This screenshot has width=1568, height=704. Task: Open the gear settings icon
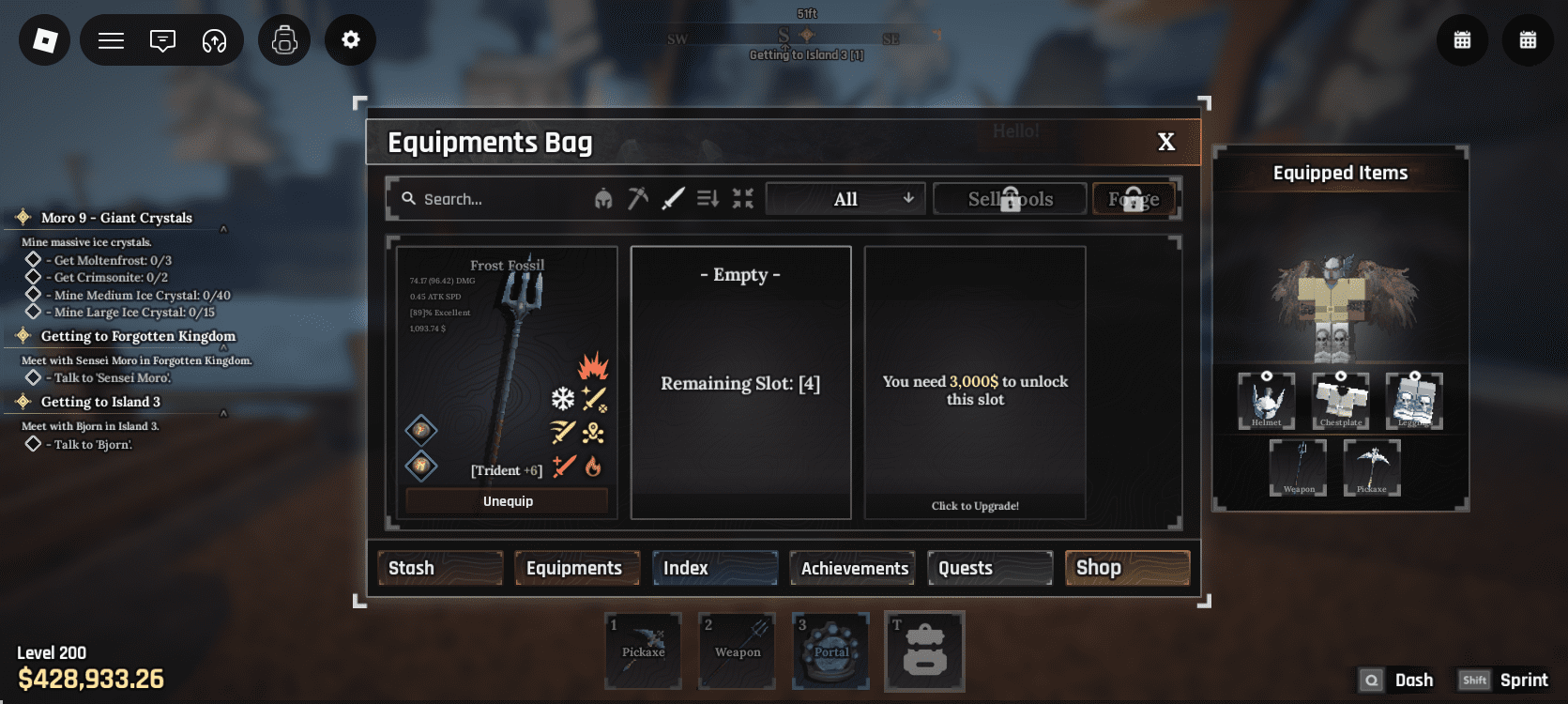tap(350, 39)
